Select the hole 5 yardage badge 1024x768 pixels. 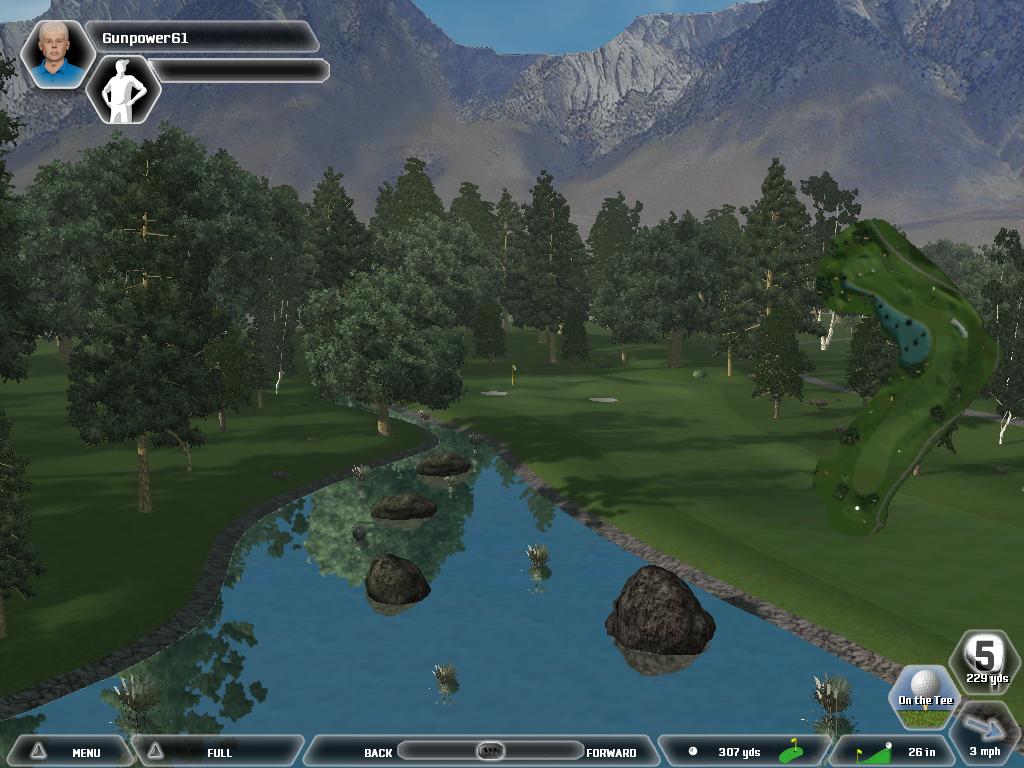point(986,661)
